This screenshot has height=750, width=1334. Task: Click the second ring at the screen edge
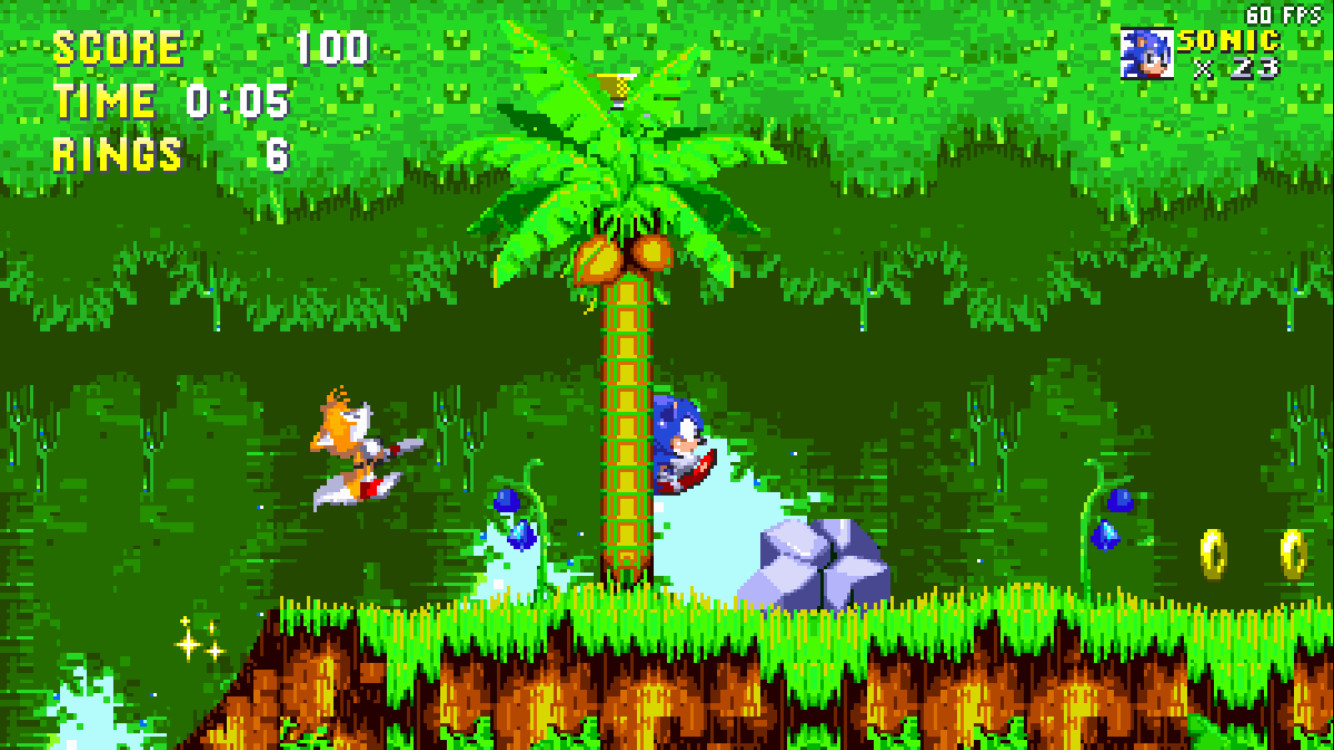[1293, 554]
